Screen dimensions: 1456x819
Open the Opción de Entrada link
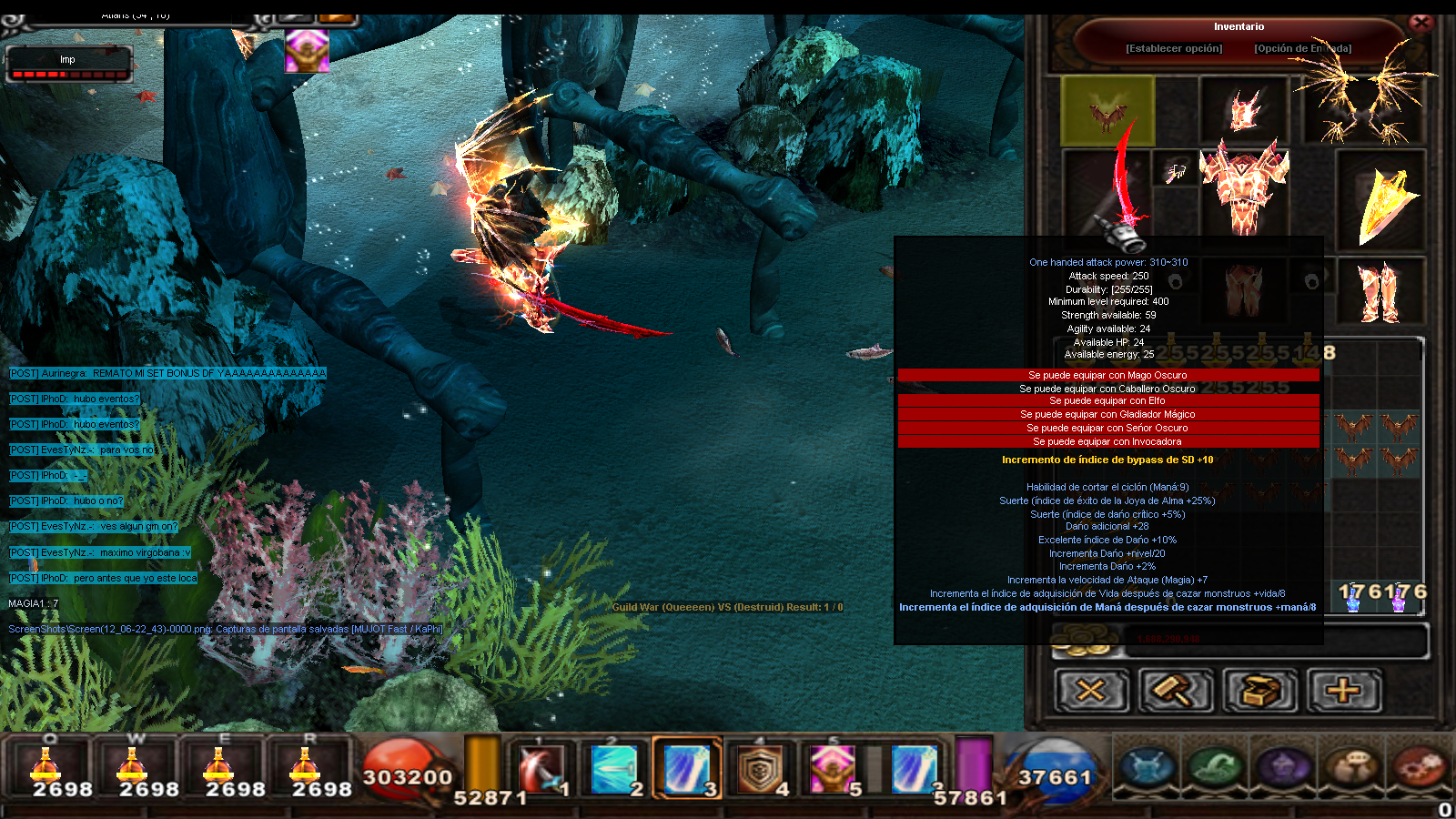(1302, 48)
